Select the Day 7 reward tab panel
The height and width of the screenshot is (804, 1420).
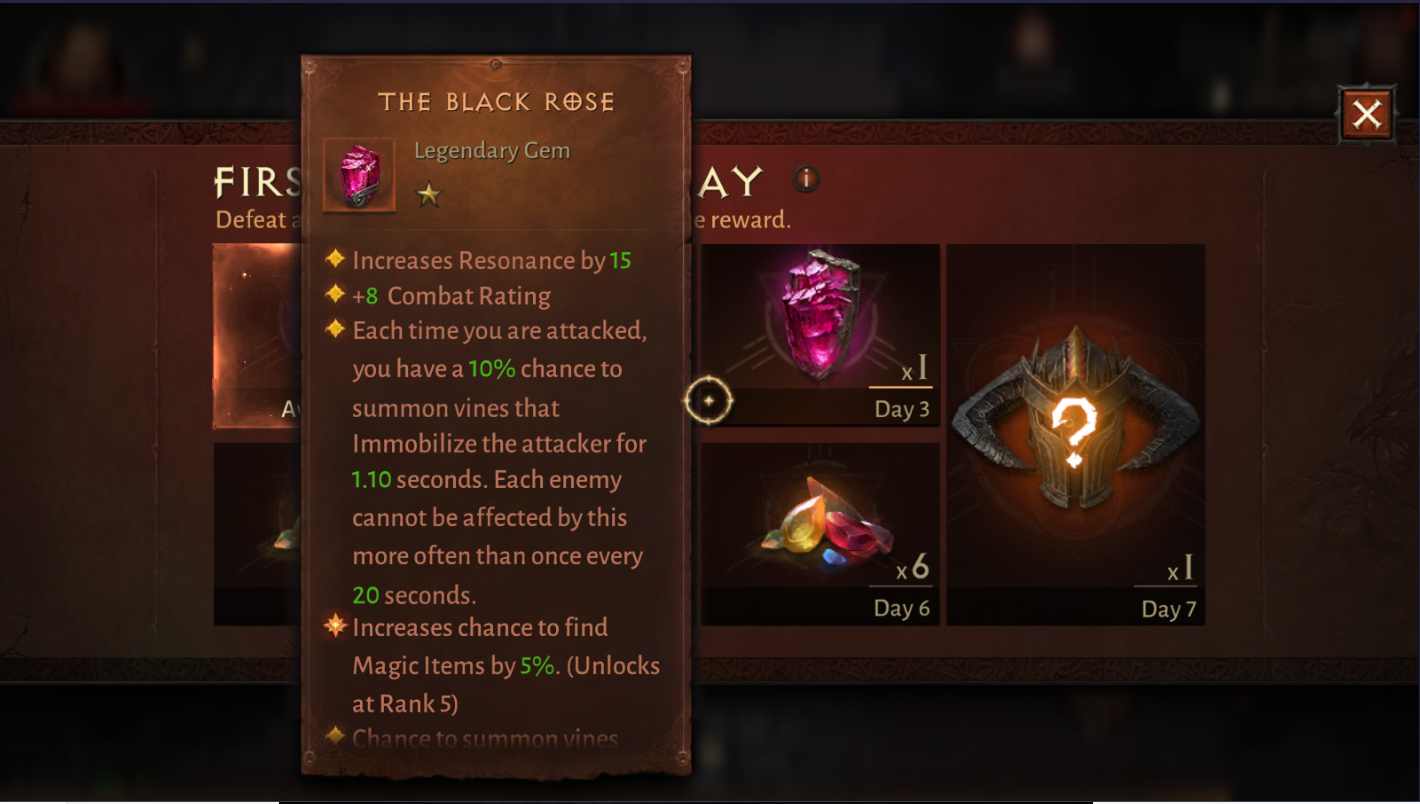(1078, 430)
